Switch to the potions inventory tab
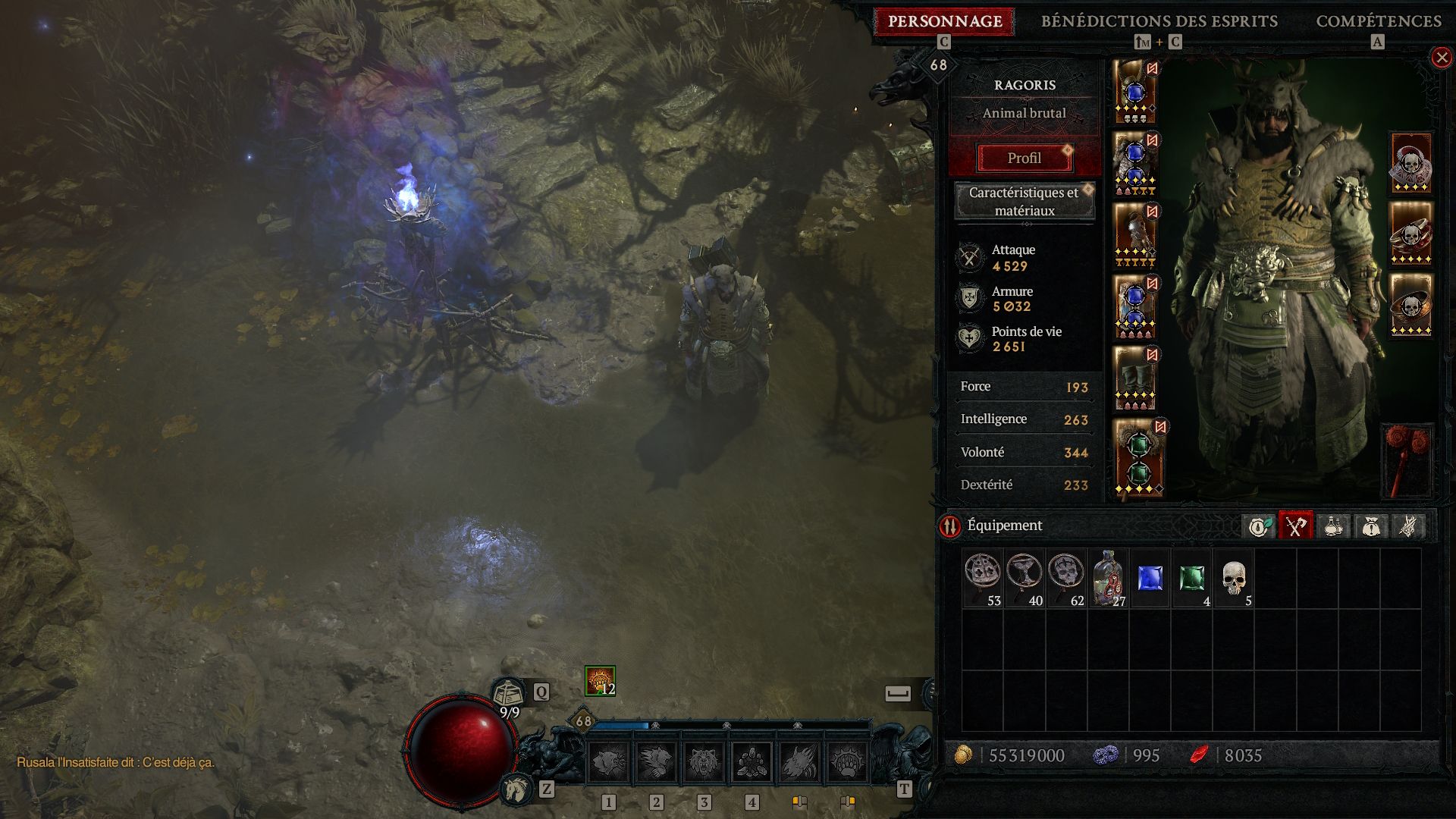The width and height of the screenshot is (1456, 819). (x=1333, y=526)
